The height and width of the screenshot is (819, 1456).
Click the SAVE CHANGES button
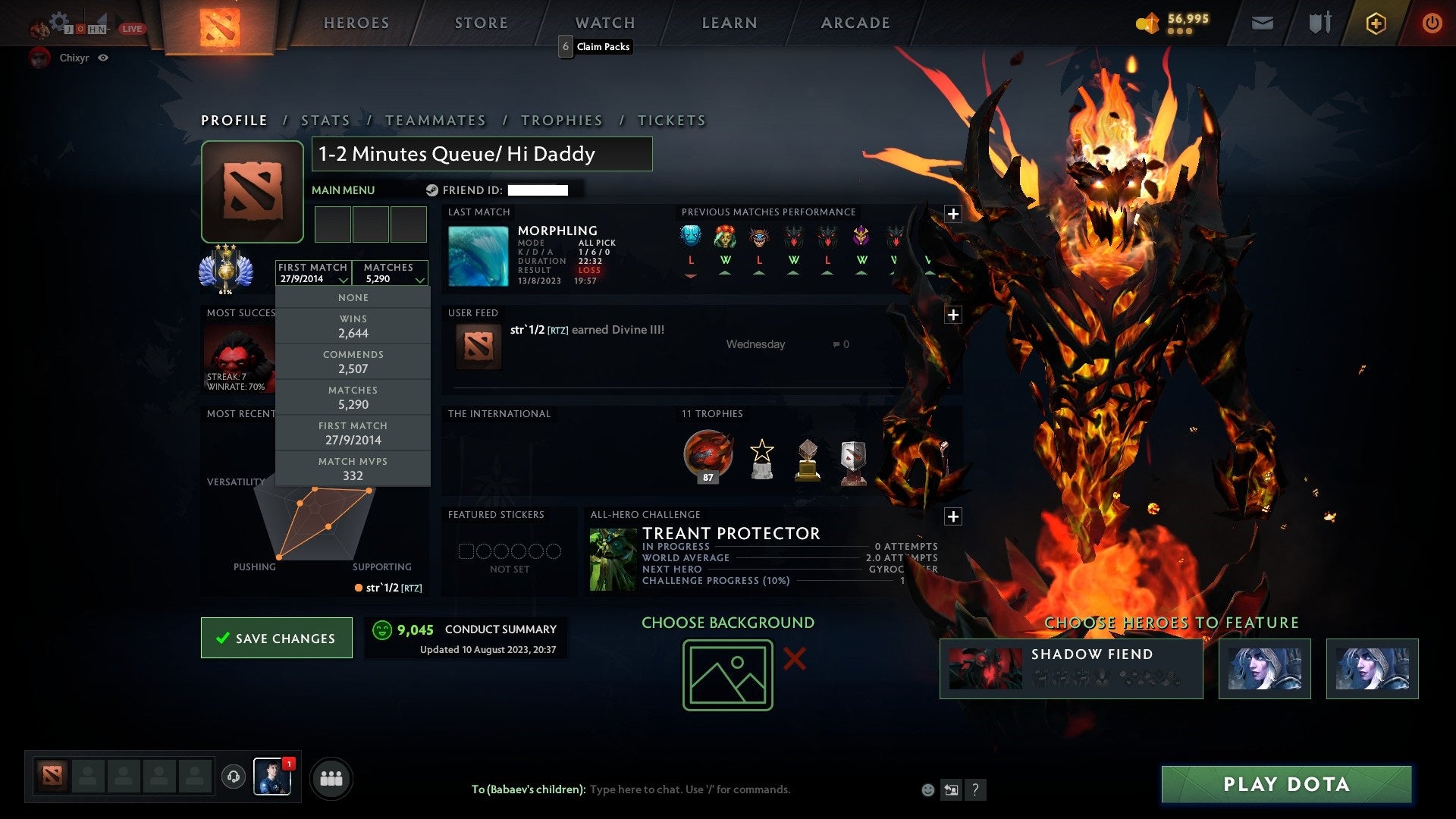[x=276, y=638]
